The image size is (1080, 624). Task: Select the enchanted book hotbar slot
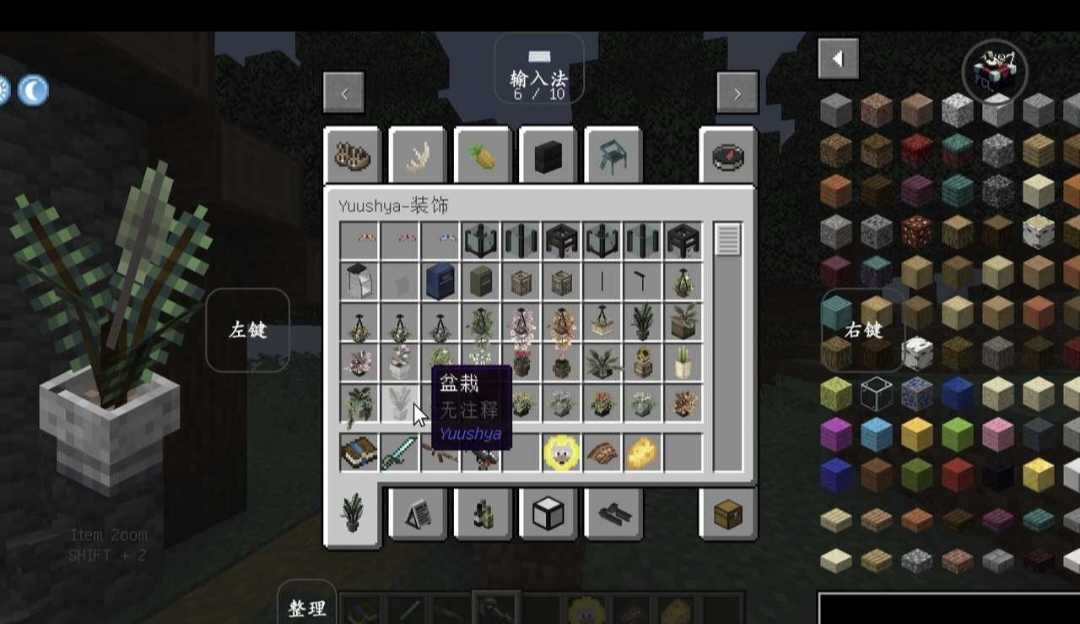[x=359, y=453]
